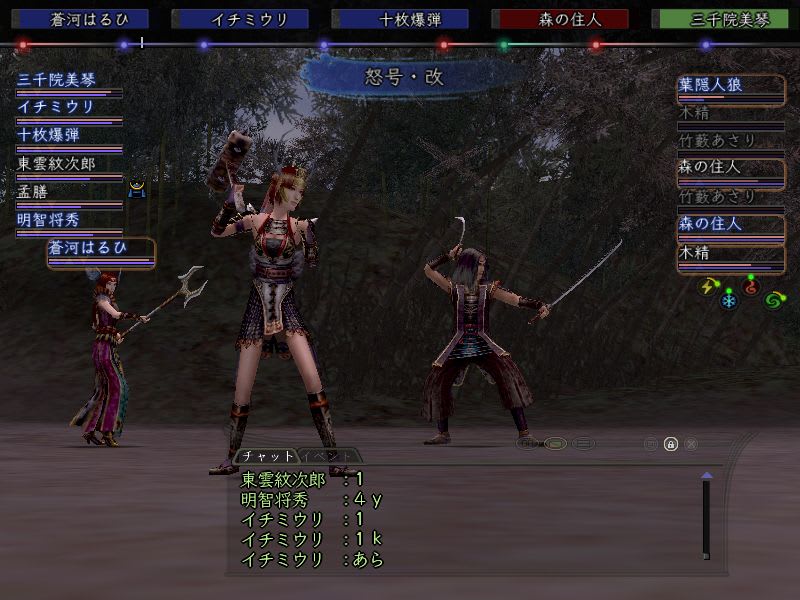Select the 十枚爆弾 turn-order tab
This screenshot has width=800, height=600.
[x=400, y=19]
